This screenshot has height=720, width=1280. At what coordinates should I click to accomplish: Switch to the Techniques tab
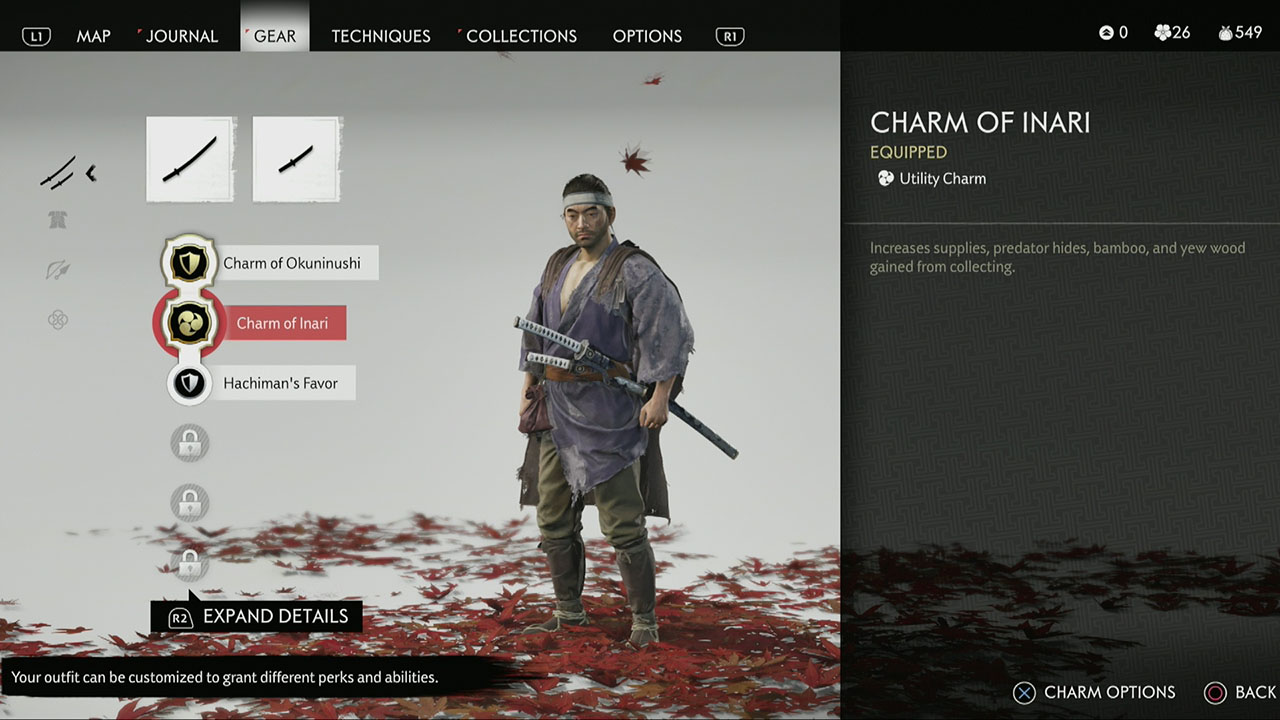[x=381, y=35]
